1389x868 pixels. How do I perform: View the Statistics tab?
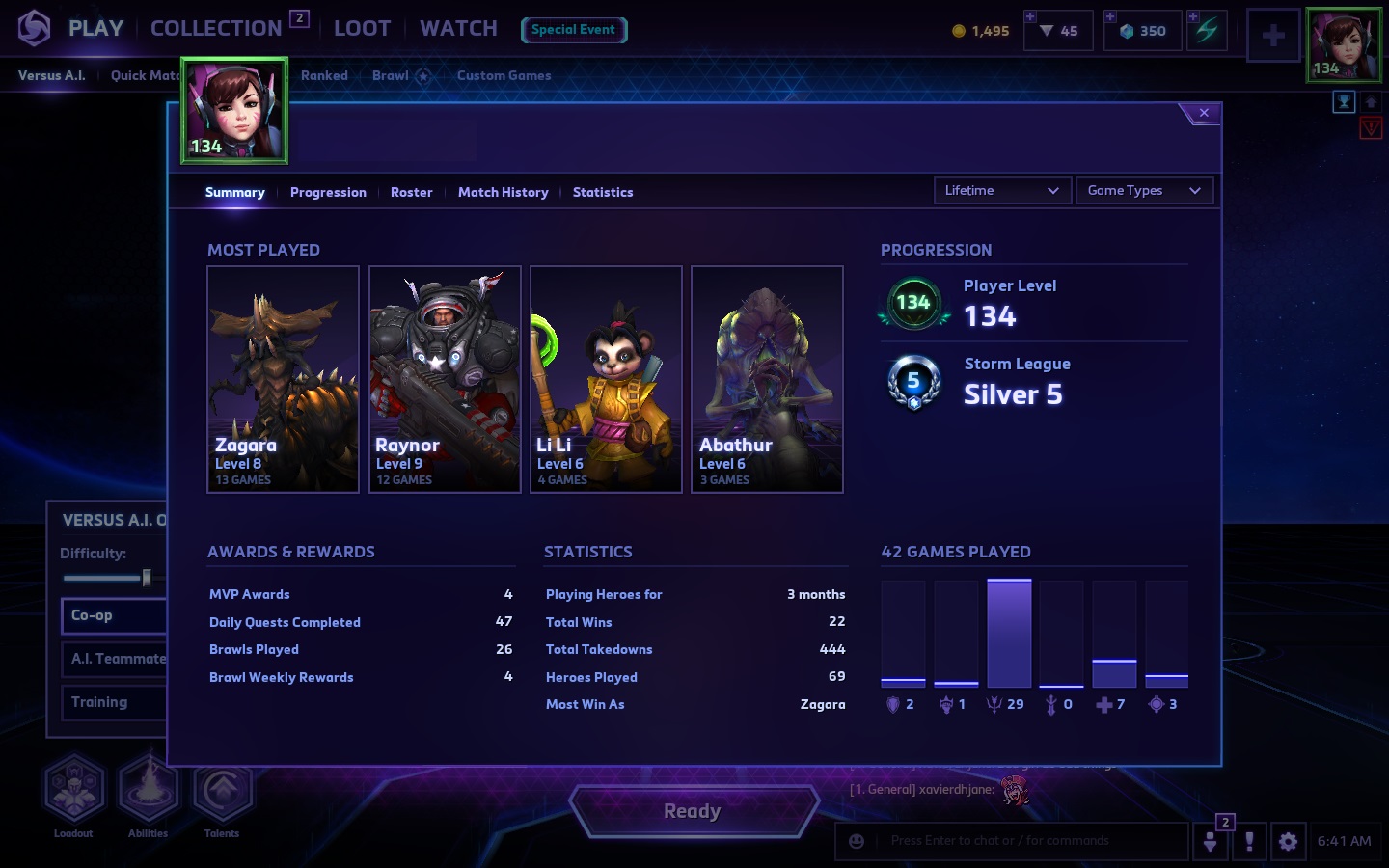[x=603, y=192]
